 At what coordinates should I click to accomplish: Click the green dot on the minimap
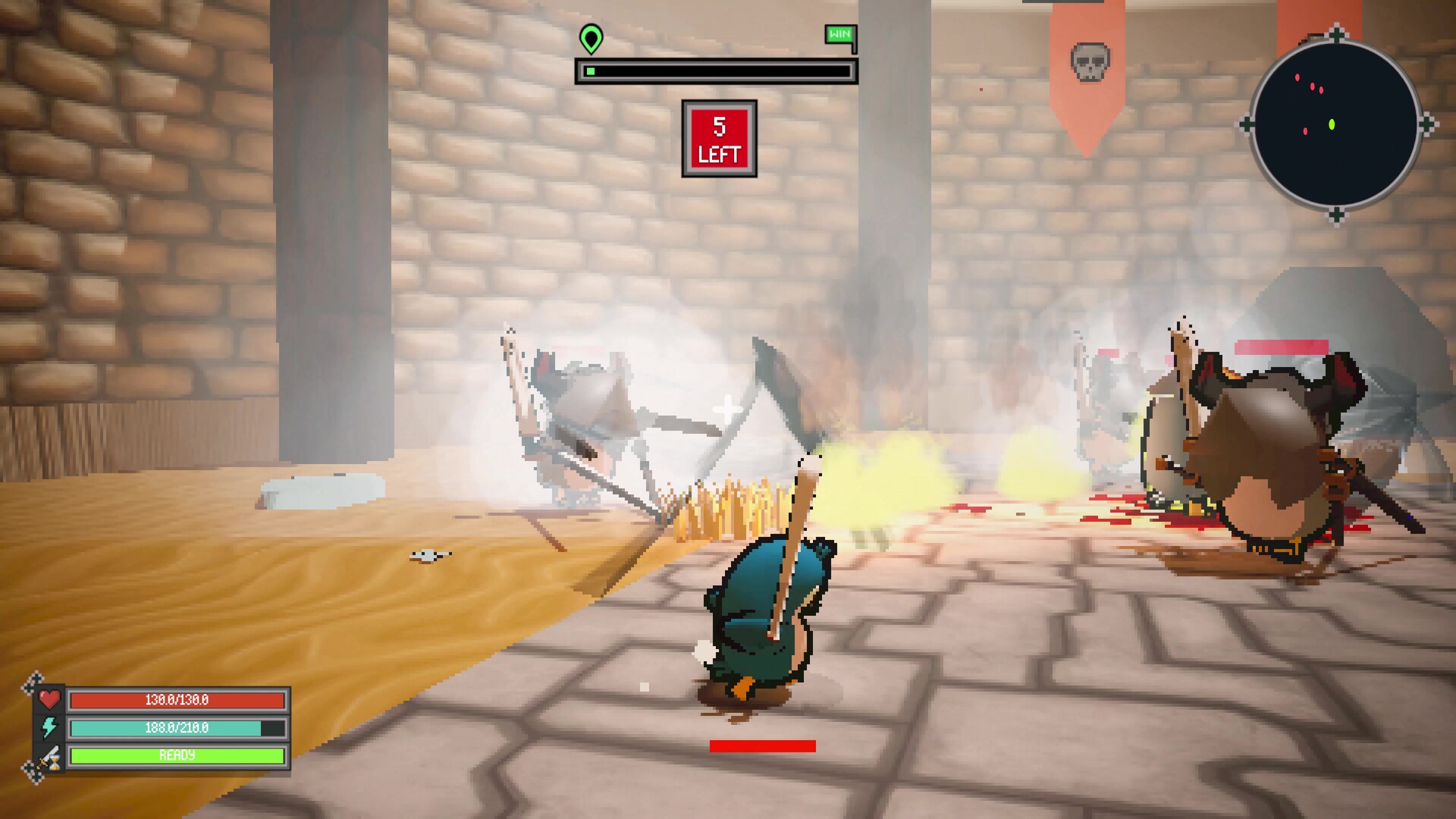tap(1332, 124)
